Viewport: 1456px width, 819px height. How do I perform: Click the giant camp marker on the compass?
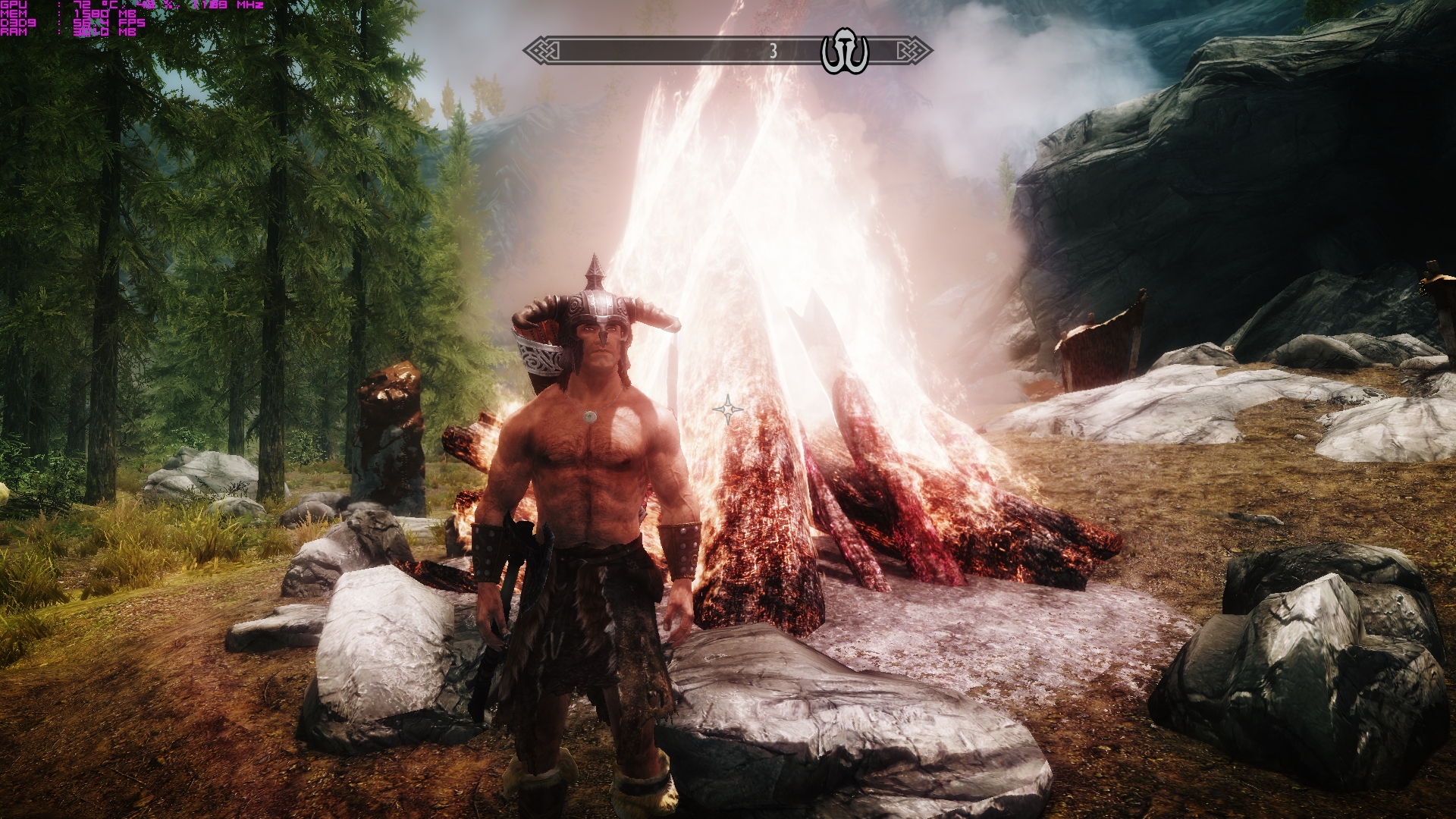pos(844,52)
